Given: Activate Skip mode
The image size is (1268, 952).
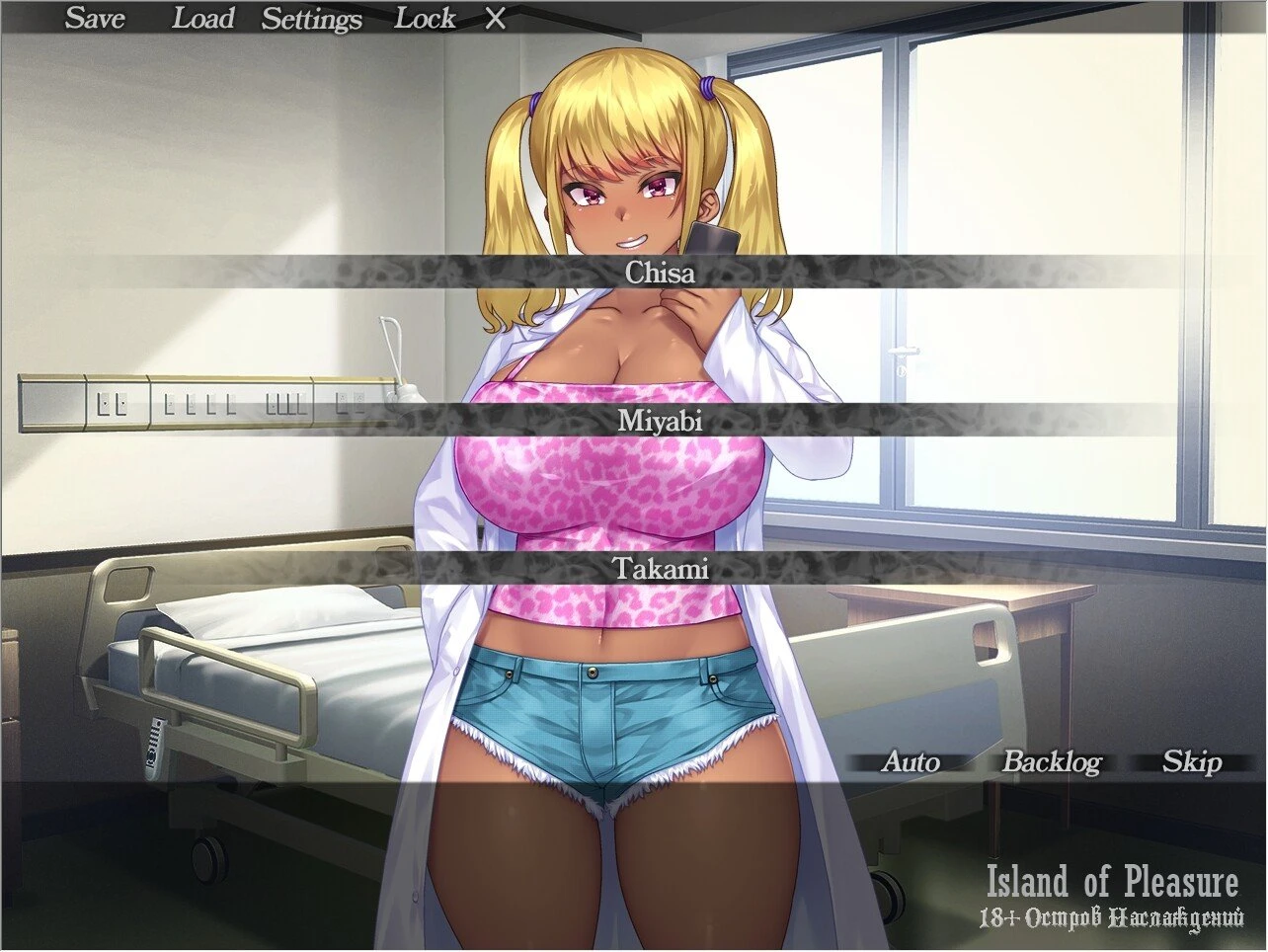Looking at the screenshot, I should coord(1192,761).
